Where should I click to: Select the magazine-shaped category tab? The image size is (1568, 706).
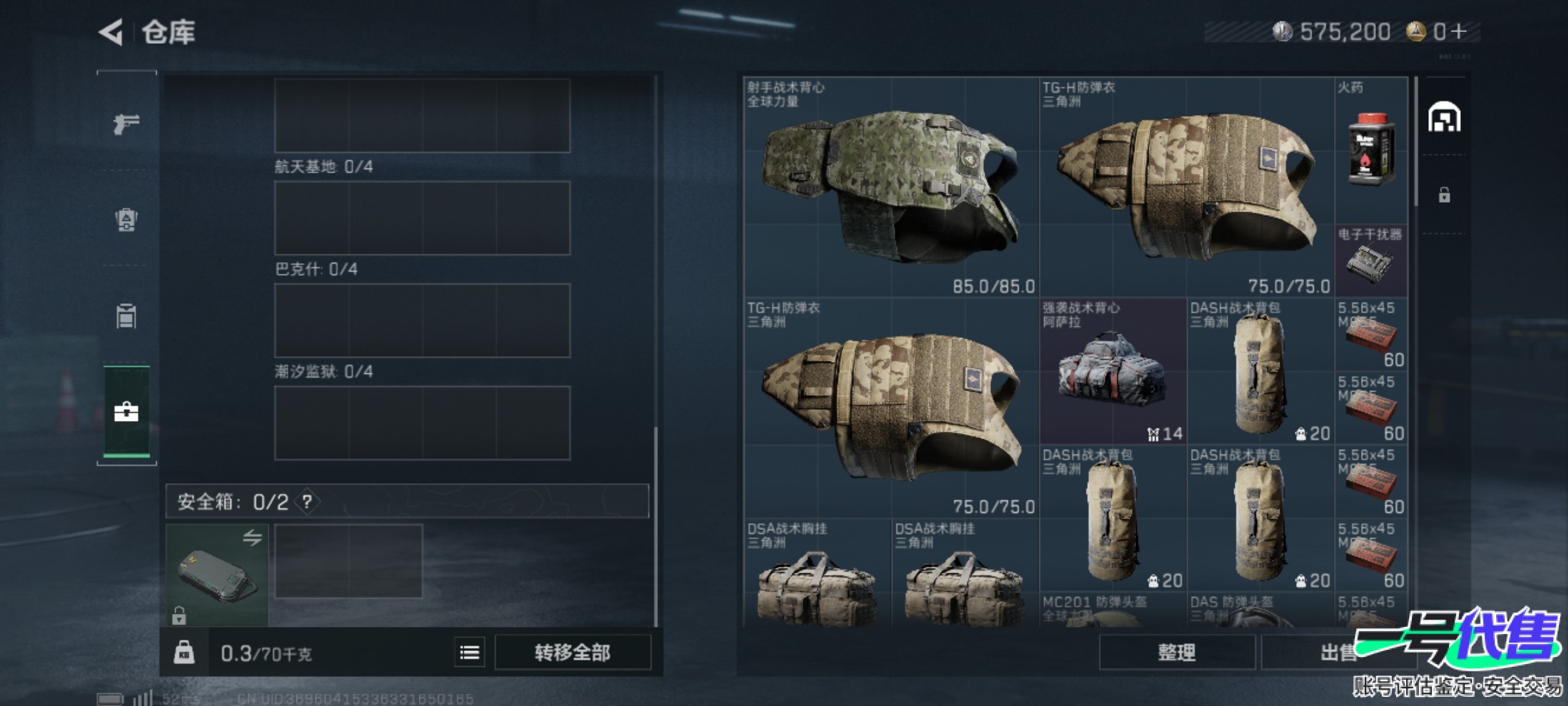click(x=126, y=316)
